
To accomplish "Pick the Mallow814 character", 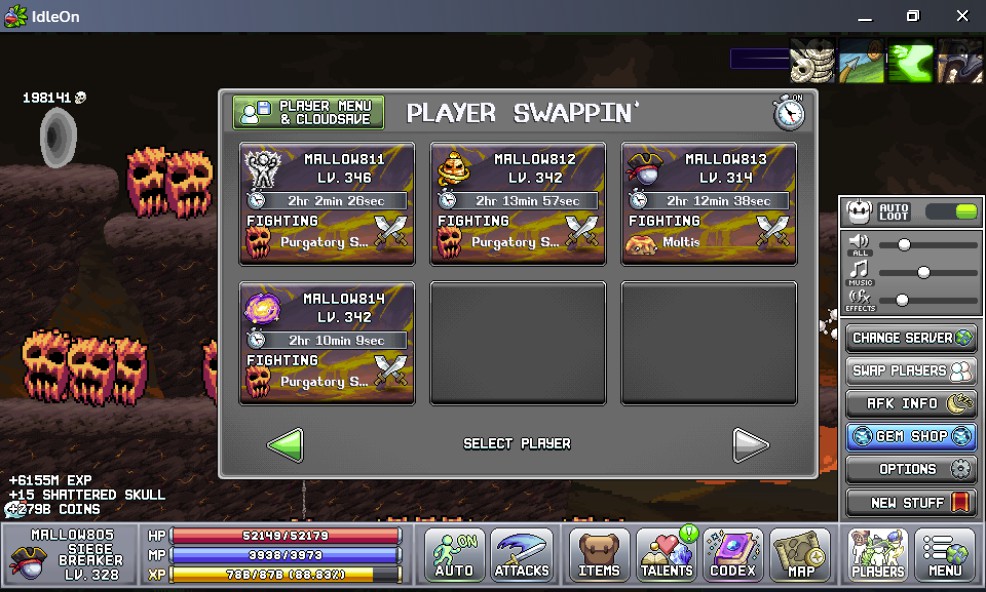I will [327, 343].
